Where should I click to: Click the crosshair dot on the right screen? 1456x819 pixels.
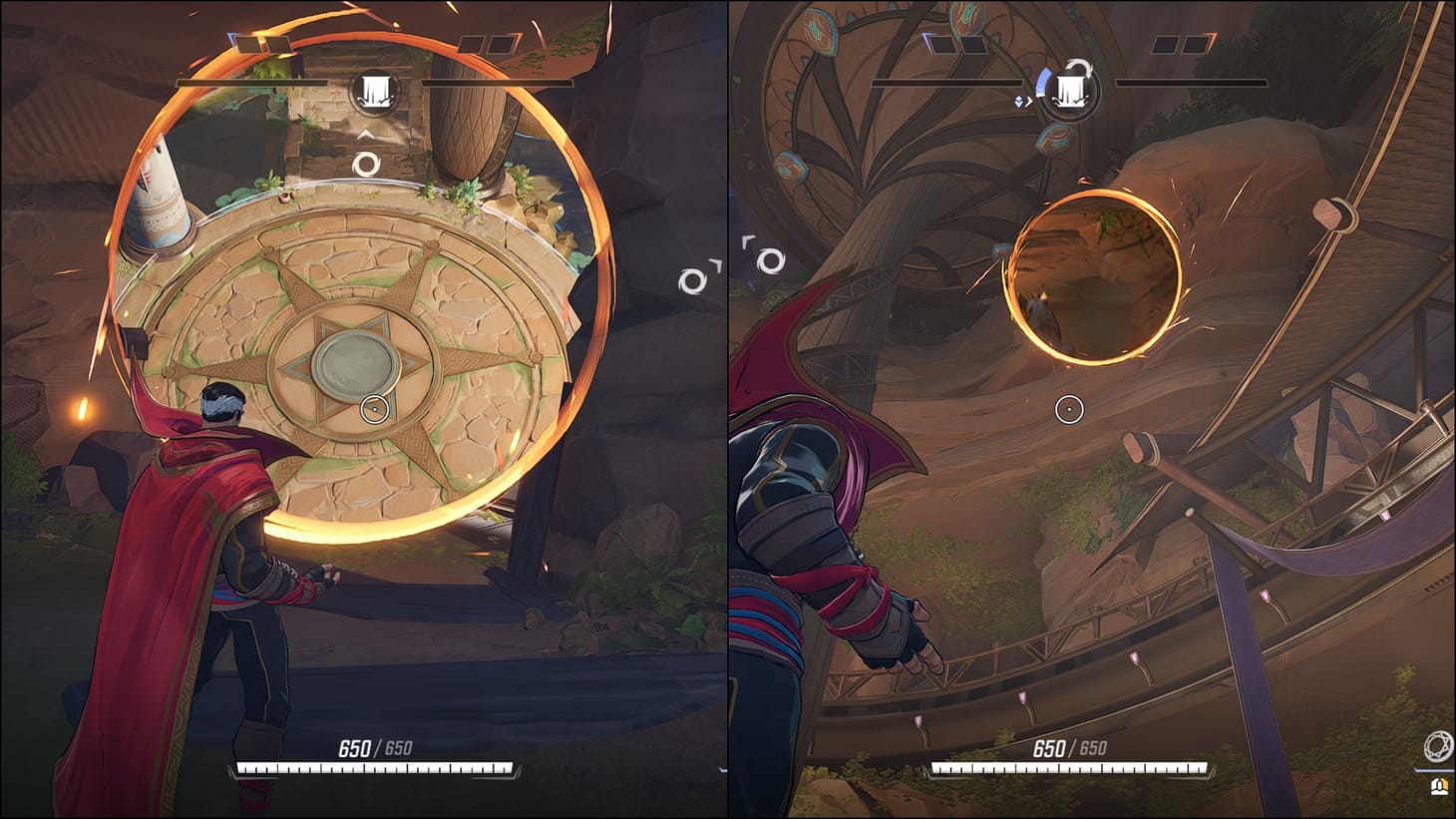click(x=1068, y=407)
